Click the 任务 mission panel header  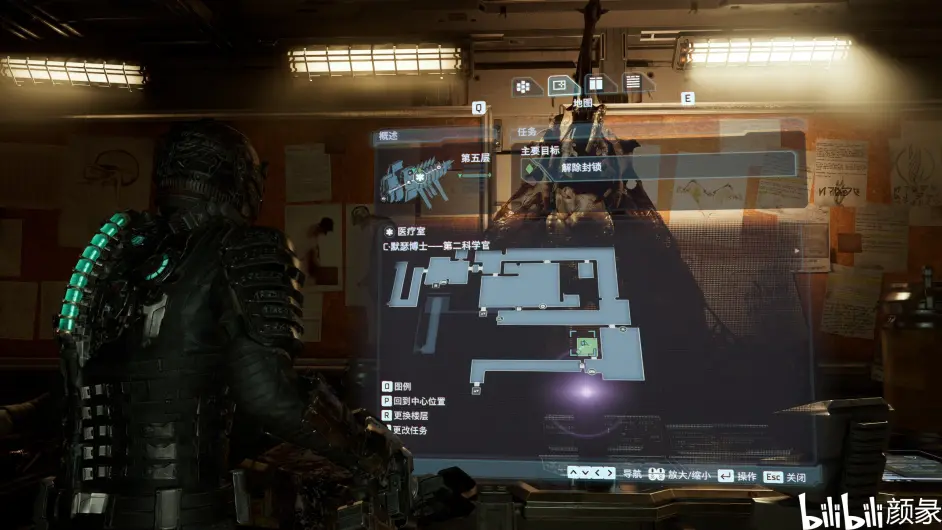tap(527, 132)
